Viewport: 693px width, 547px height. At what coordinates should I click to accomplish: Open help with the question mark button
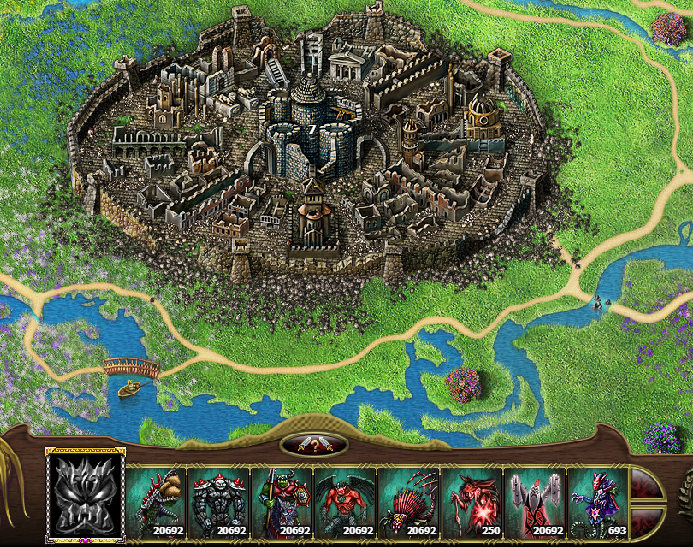[314, 445]
